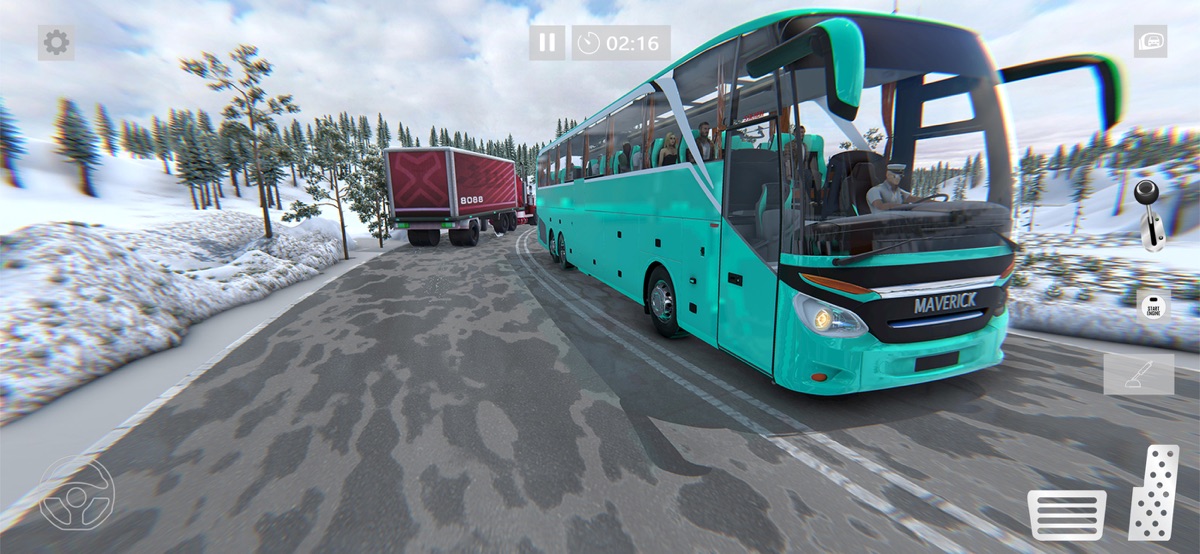
Task: Toggle the windshield wiper button
Action: point(1138,373)
